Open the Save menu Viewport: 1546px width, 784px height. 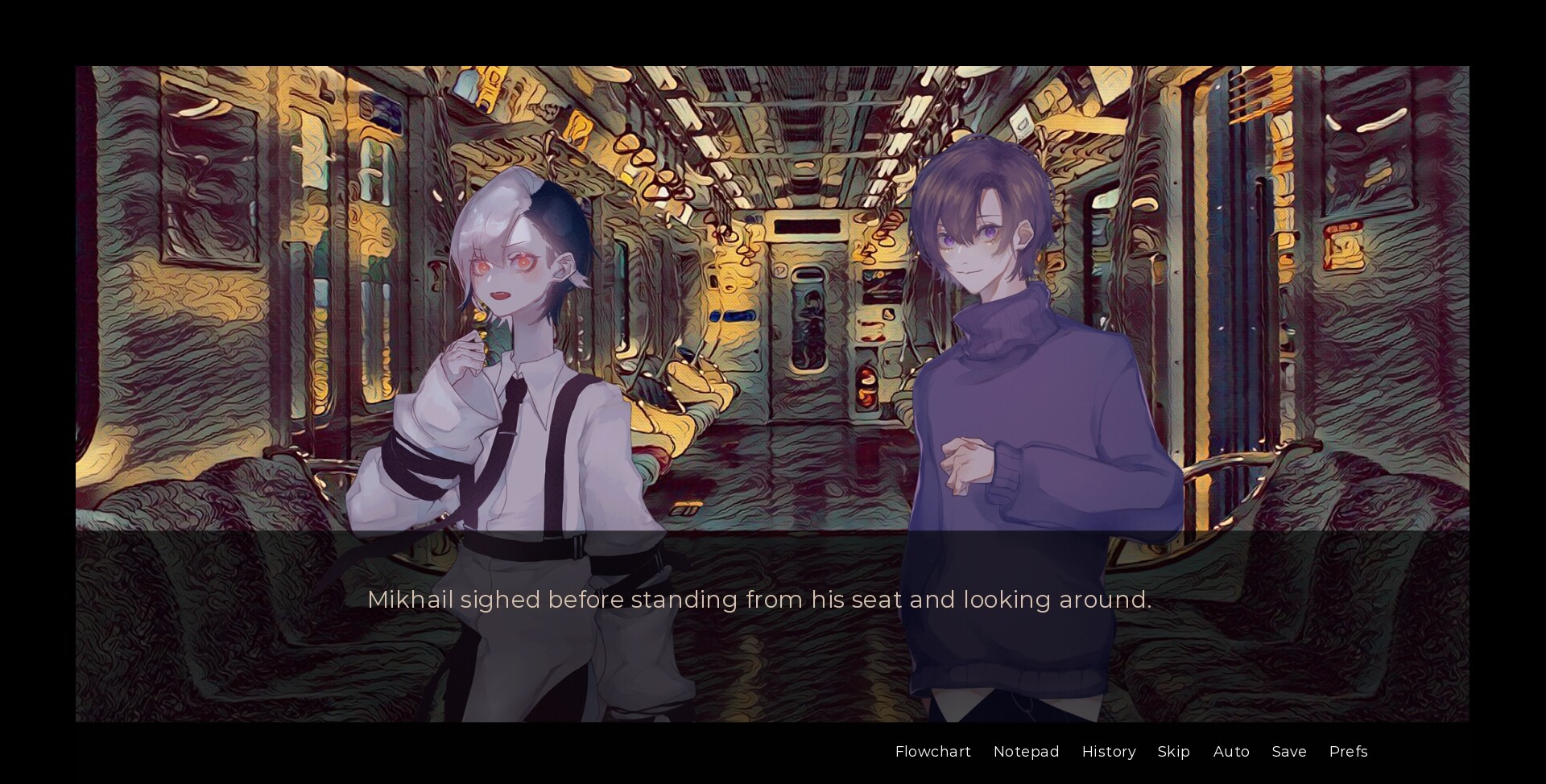[1288, 751]
